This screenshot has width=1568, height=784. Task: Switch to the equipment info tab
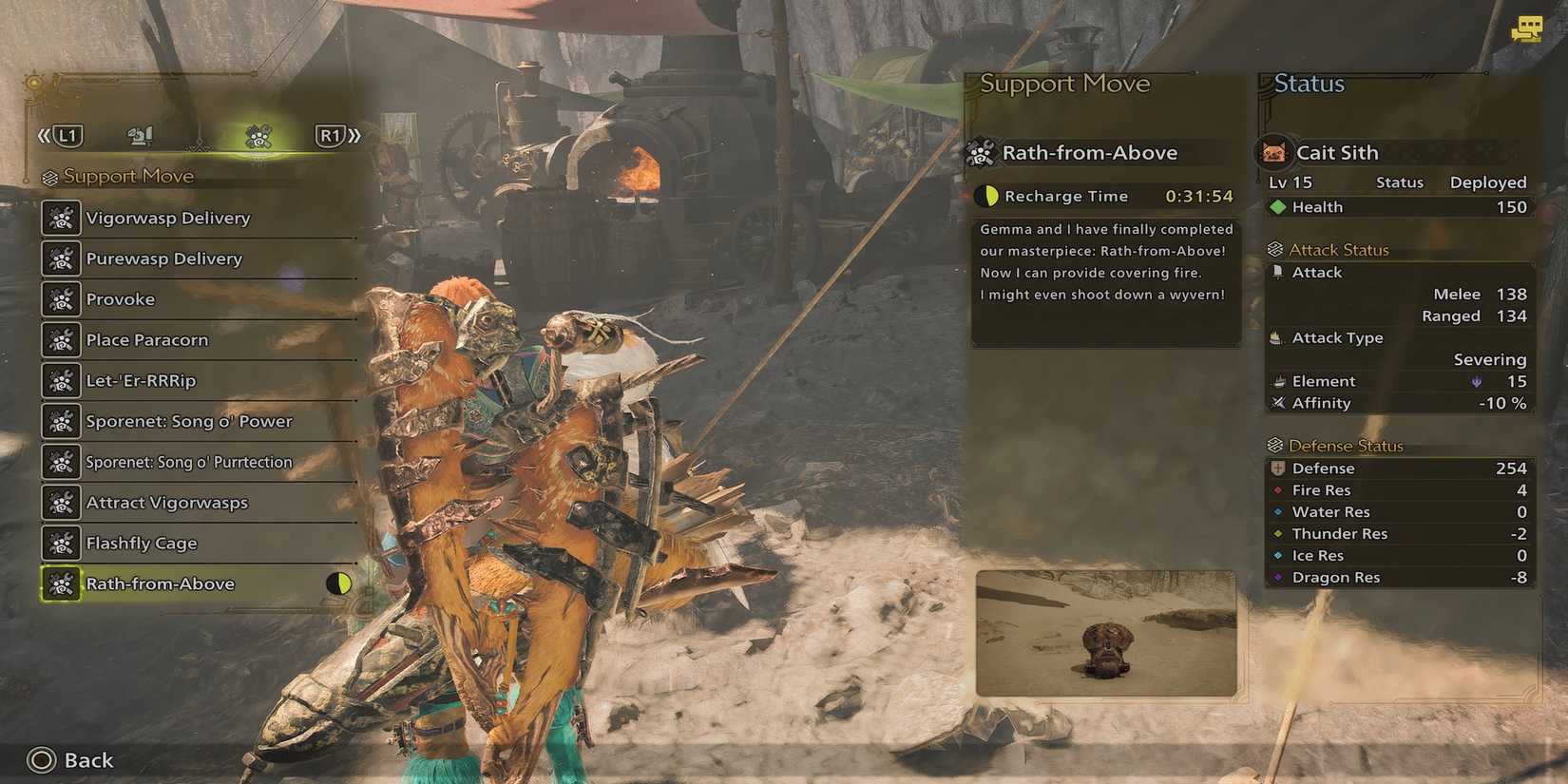[139, 136]
